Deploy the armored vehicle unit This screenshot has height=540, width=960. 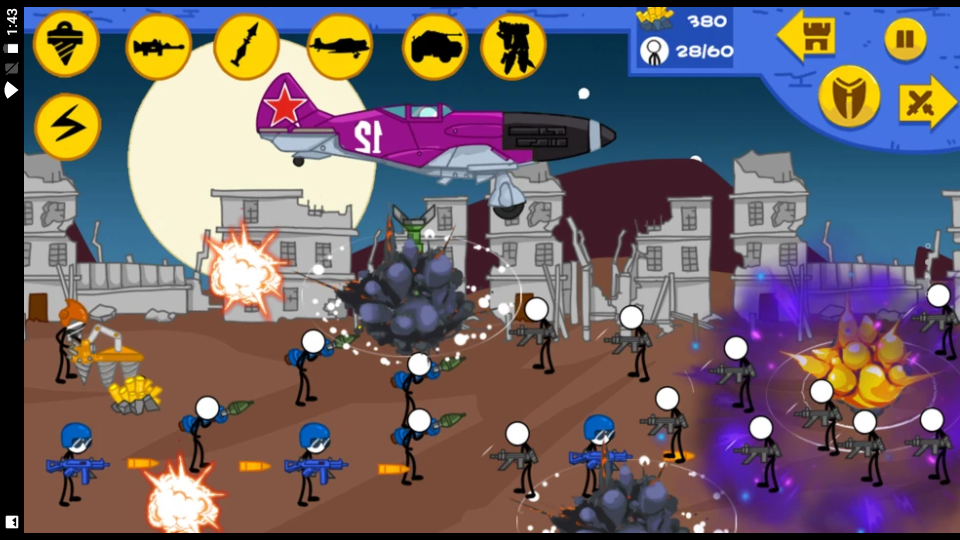435,47
